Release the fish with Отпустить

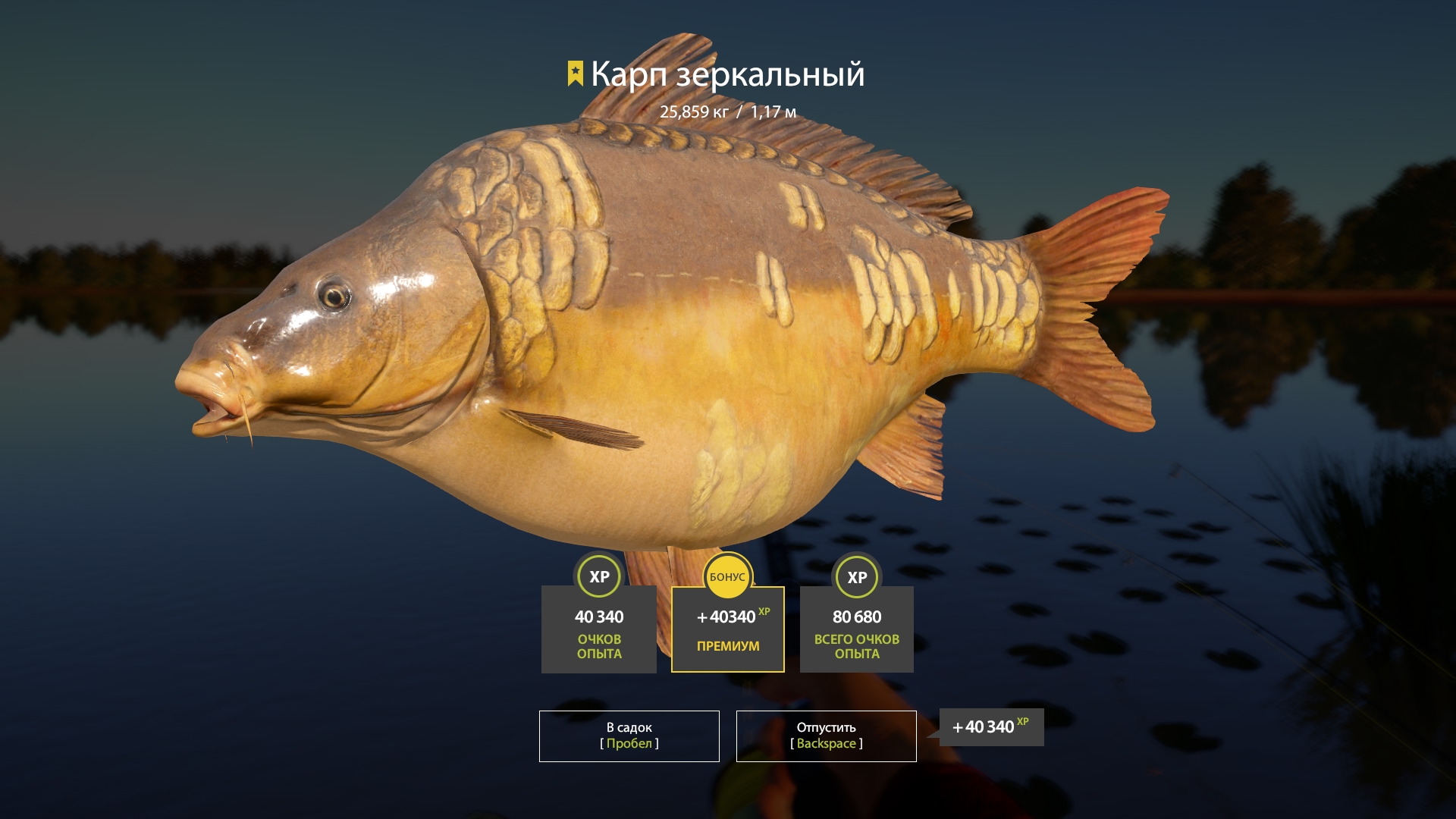pos(826,736)
